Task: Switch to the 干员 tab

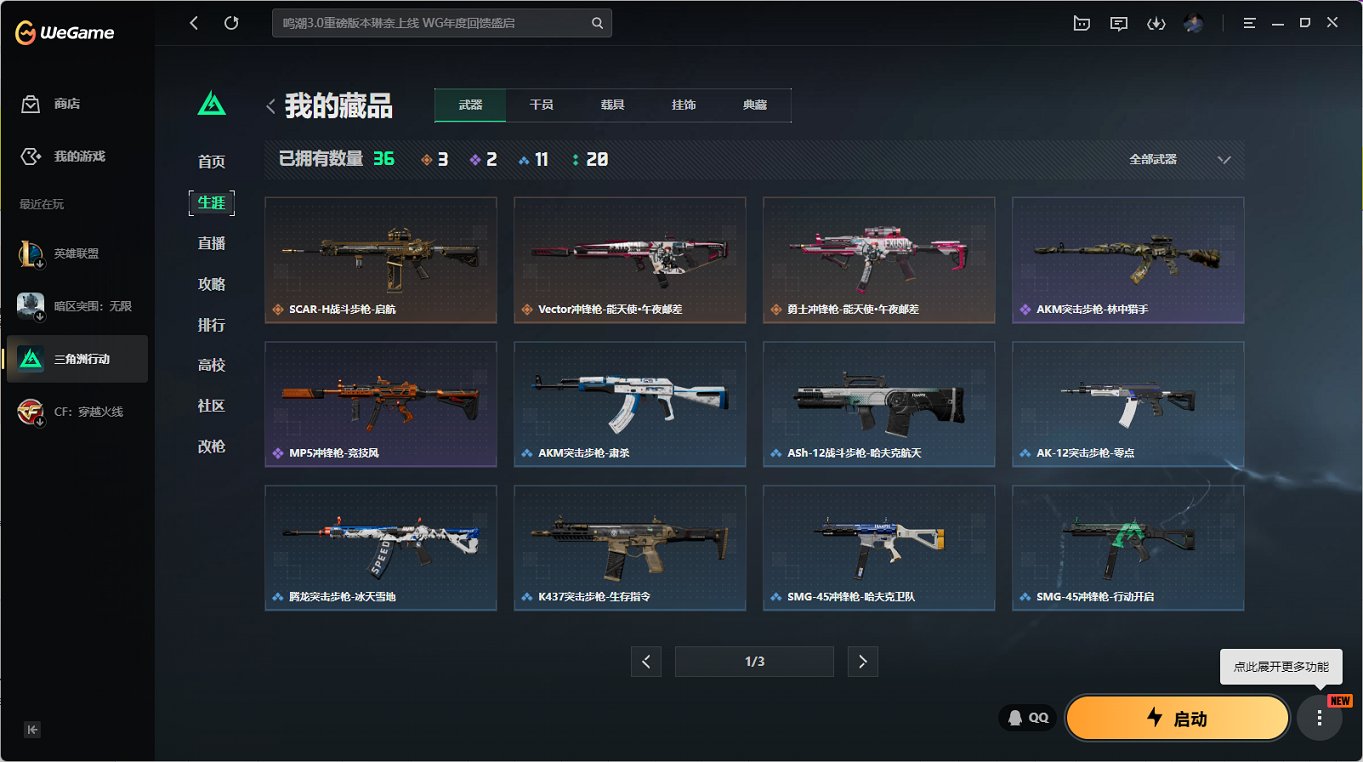Action: pyautogui.click(x=540, y=104)
